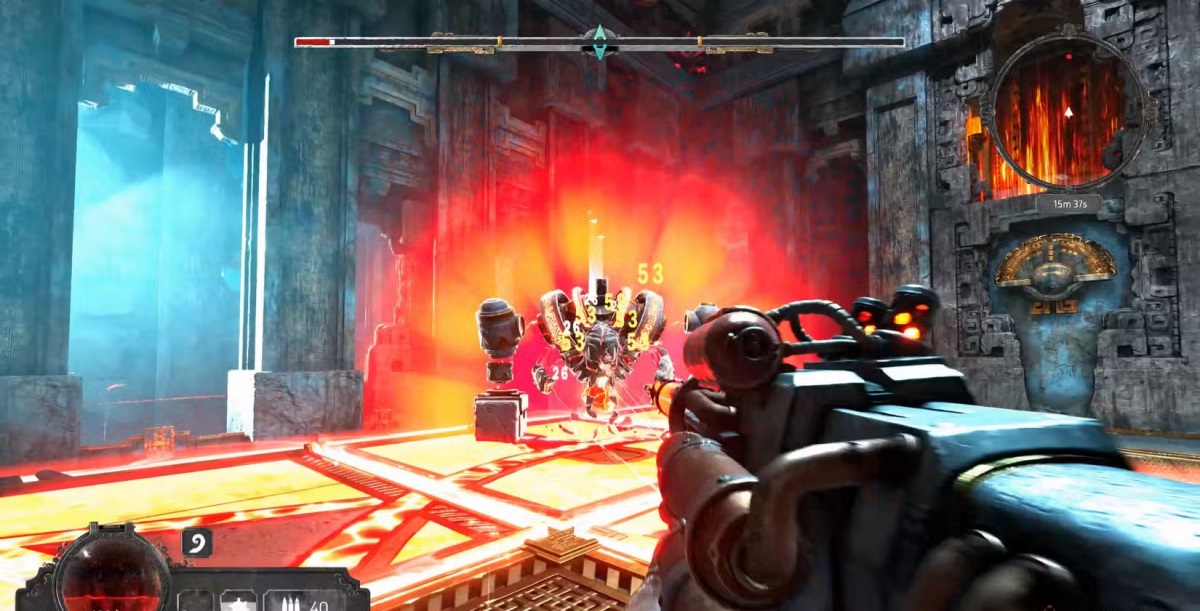
Task: Select the bullets ammo weapon slot
Action: (289, 601)
